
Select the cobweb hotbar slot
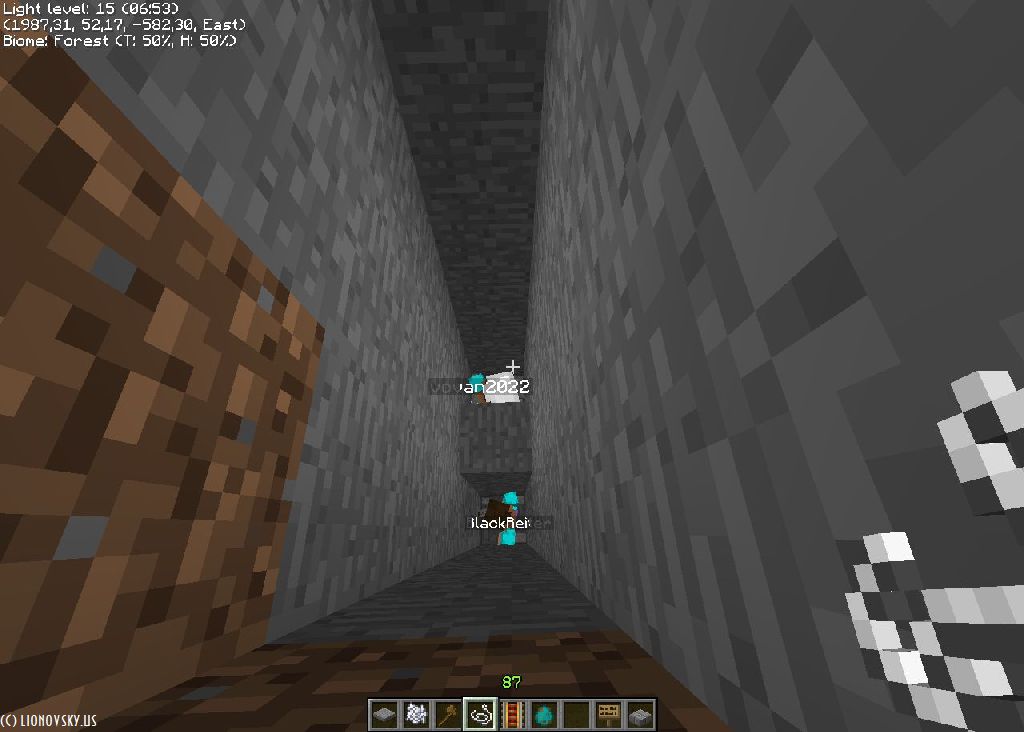coord(415,715)
